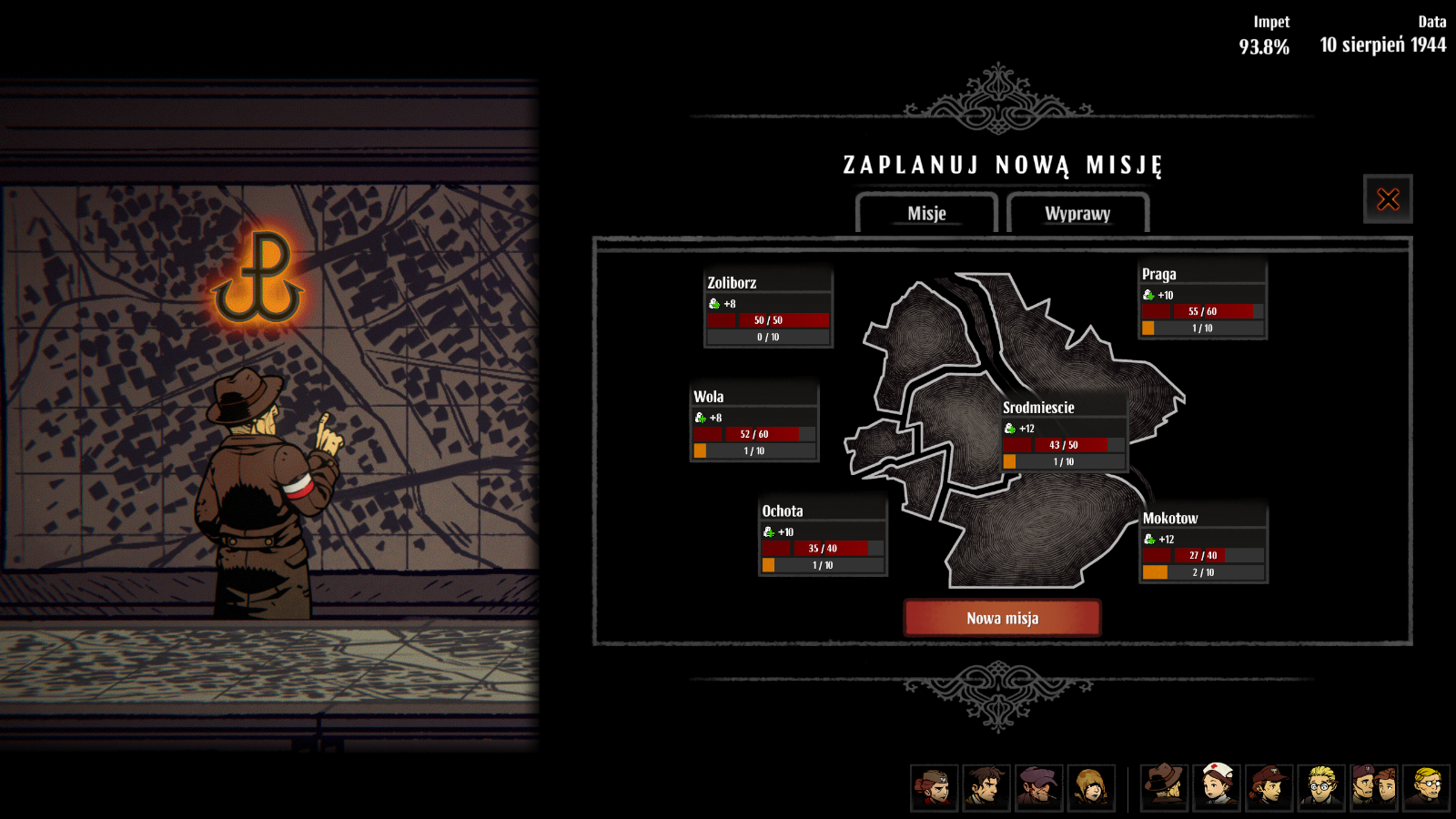The image size is (1456, 819).
Task: Pick the blond man with round glasses and pencil
Action: click(x=1321, y=787)
